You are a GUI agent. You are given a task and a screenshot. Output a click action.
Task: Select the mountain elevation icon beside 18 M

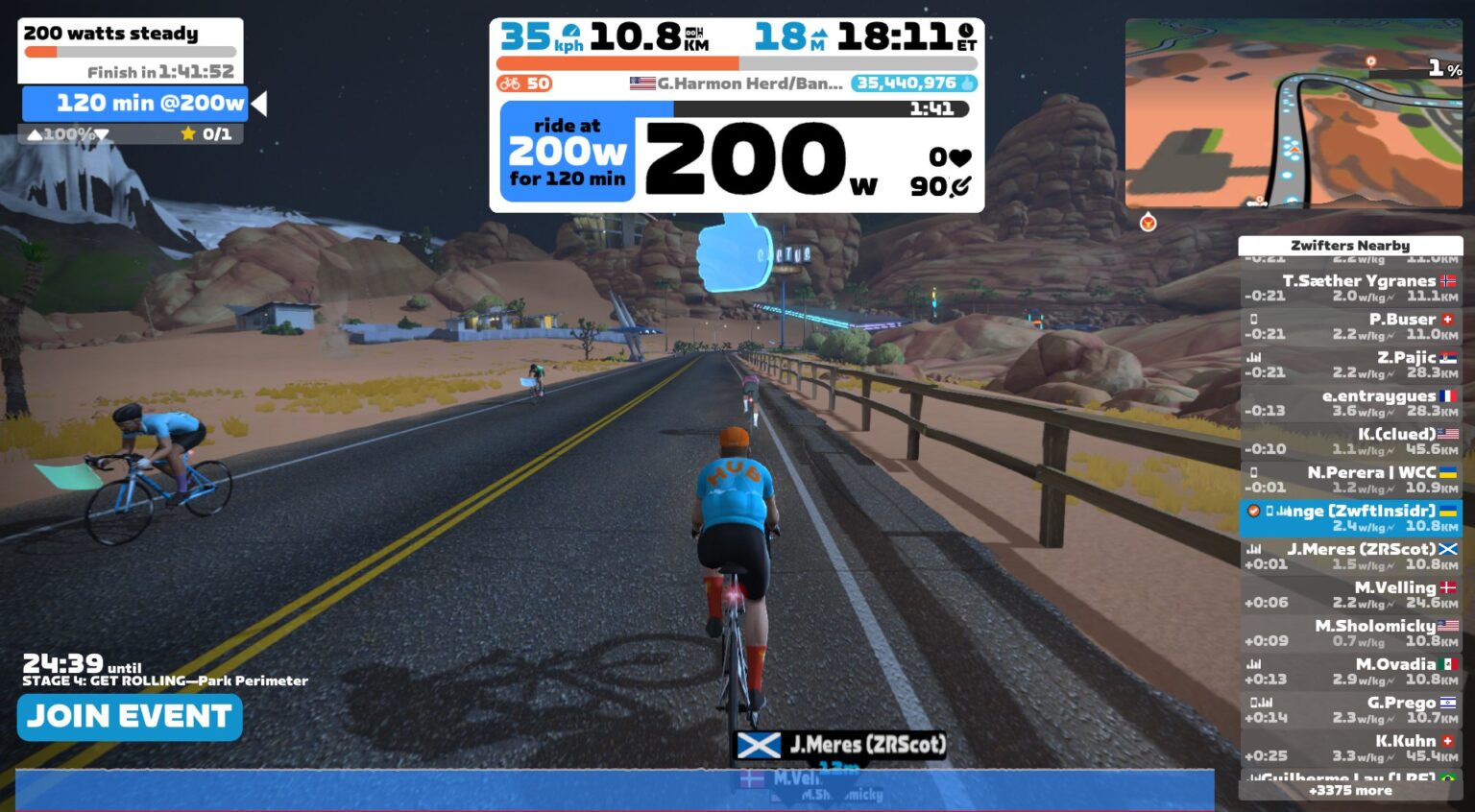[x=820, y=36]
